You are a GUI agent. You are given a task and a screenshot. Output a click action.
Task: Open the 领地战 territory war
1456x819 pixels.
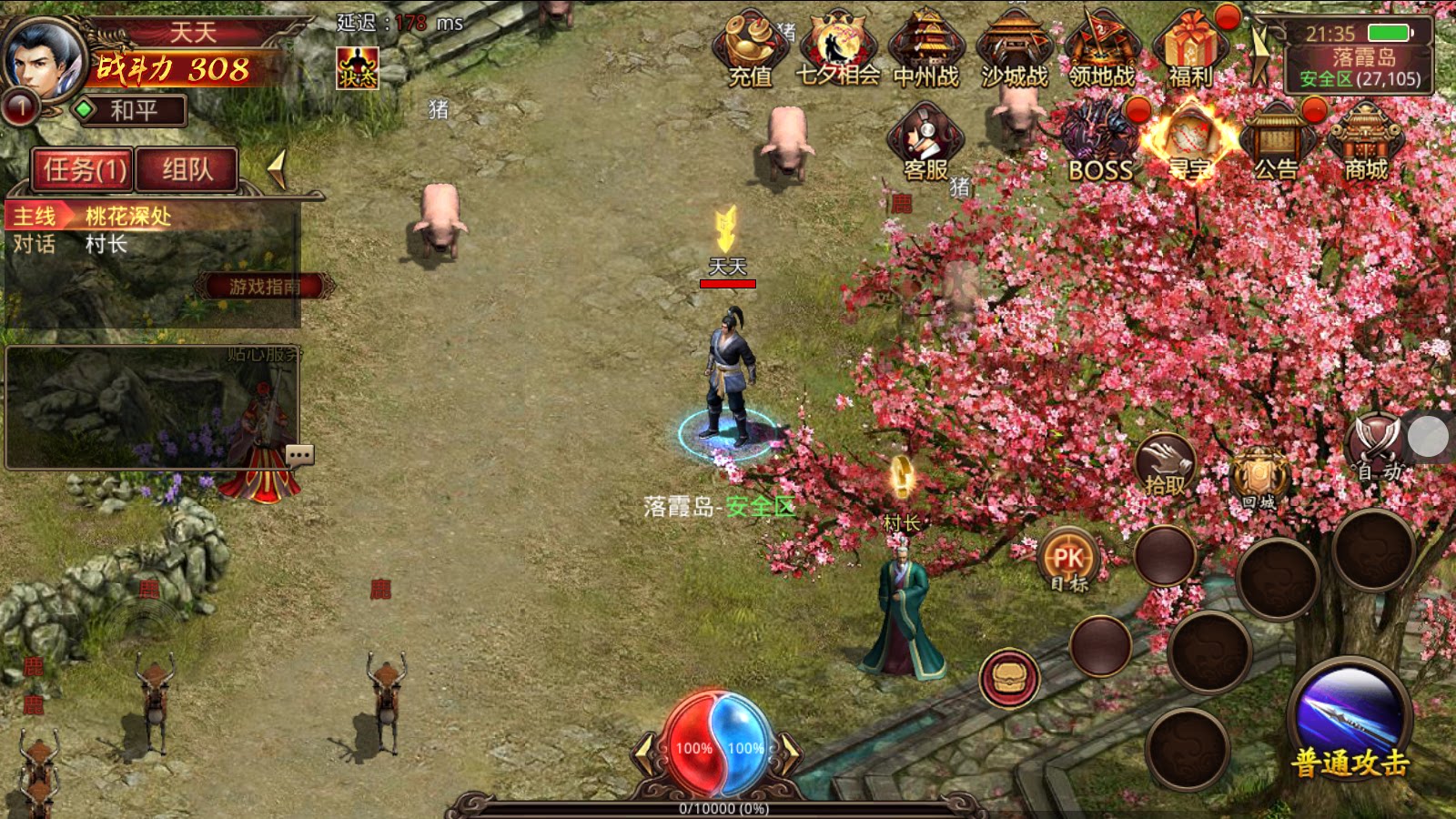pos(1101,50)
